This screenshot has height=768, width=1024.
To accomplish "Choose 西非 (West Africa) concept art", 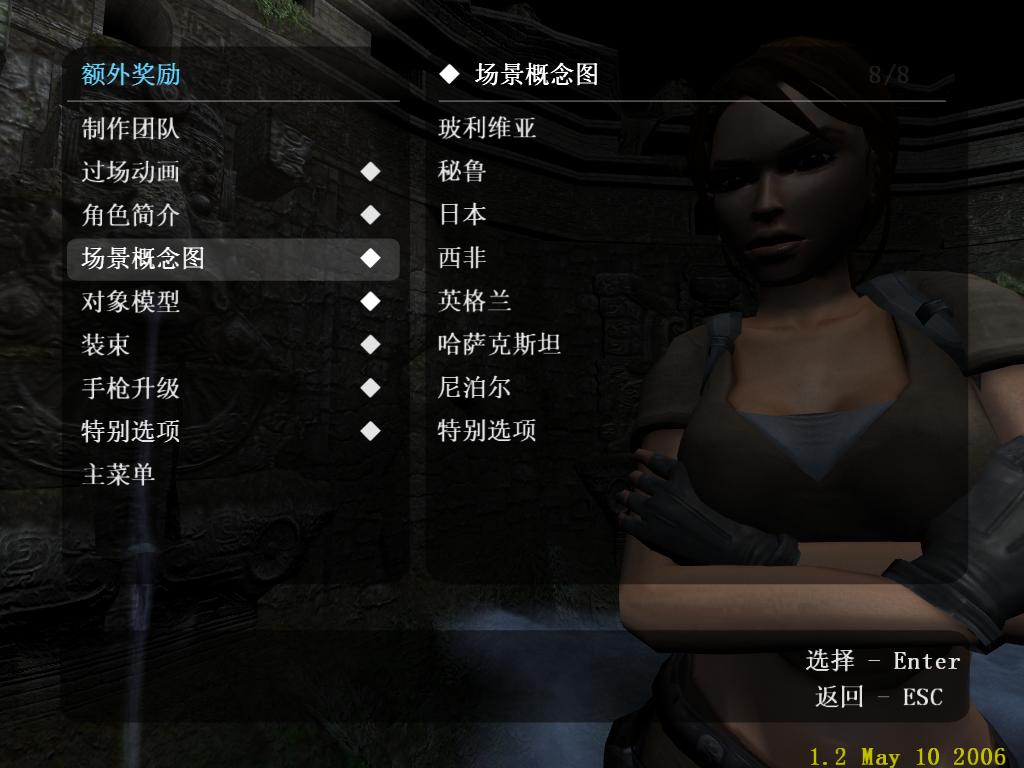I will pos(462,258).
